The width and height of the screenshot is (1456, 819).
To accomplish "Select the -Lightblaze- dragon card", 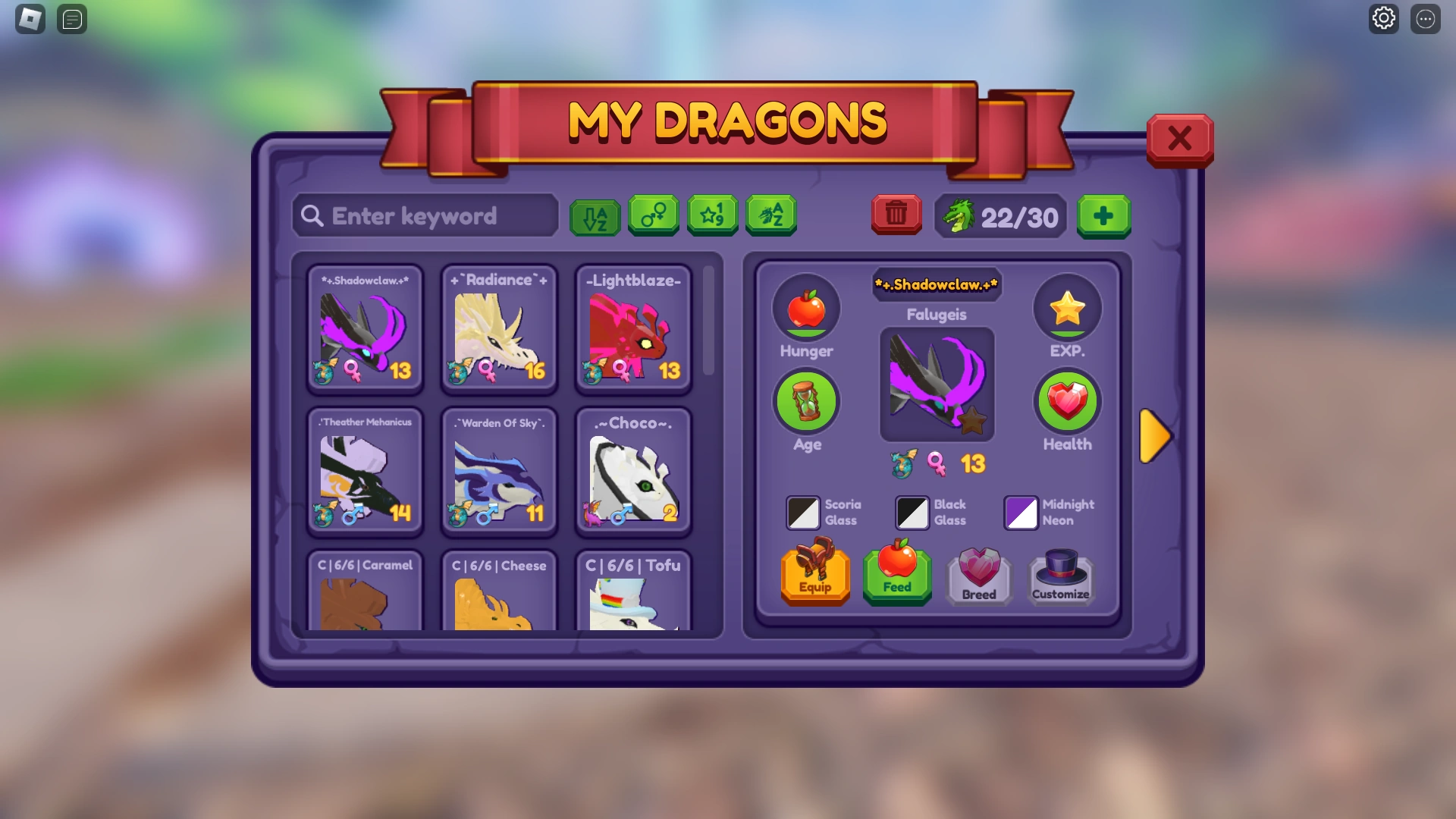I will 633,330.
